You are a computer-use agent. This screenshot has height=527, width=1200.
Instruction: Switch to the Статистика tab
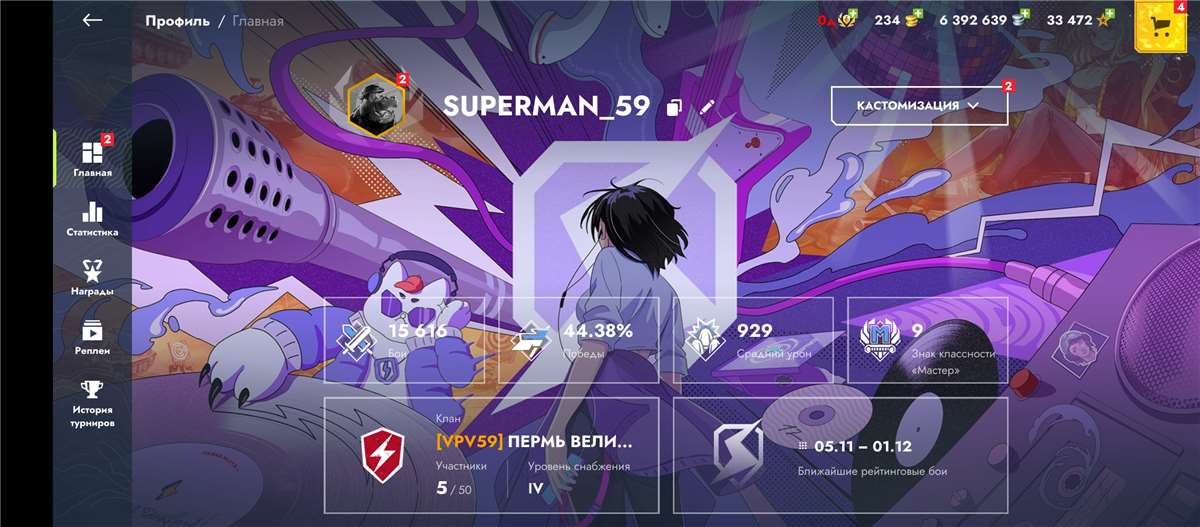point(92,219)
